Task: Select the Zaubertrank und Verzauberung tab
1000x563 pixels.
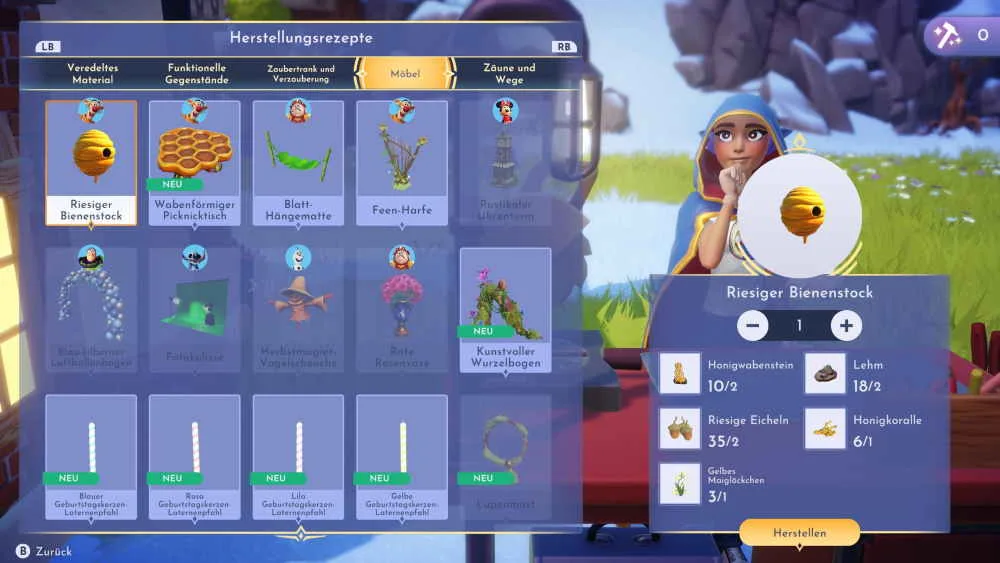Action: [301, 73]
